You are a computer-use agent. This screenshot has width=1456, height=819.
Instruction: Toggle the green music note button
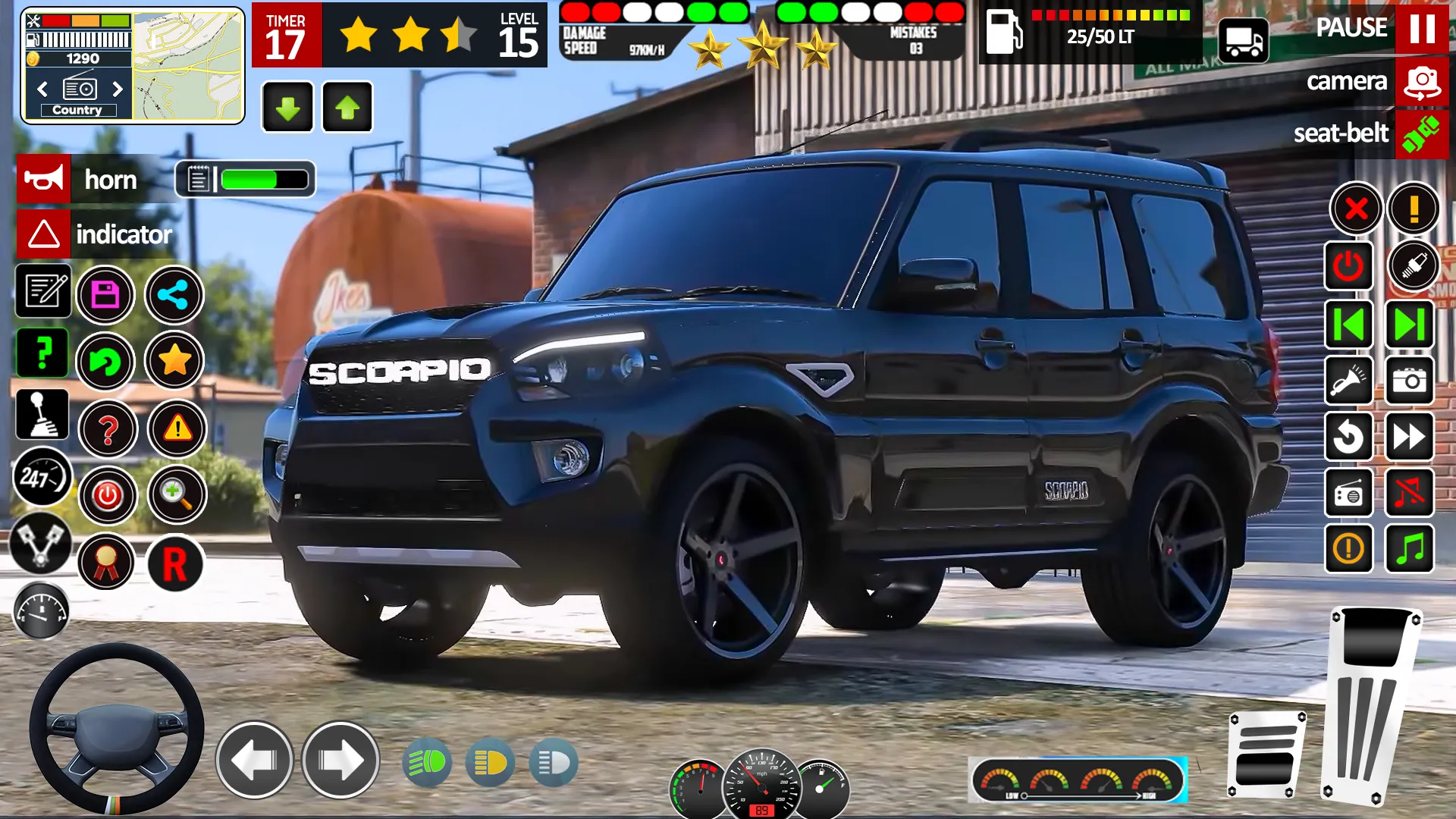coord(1410,548)
